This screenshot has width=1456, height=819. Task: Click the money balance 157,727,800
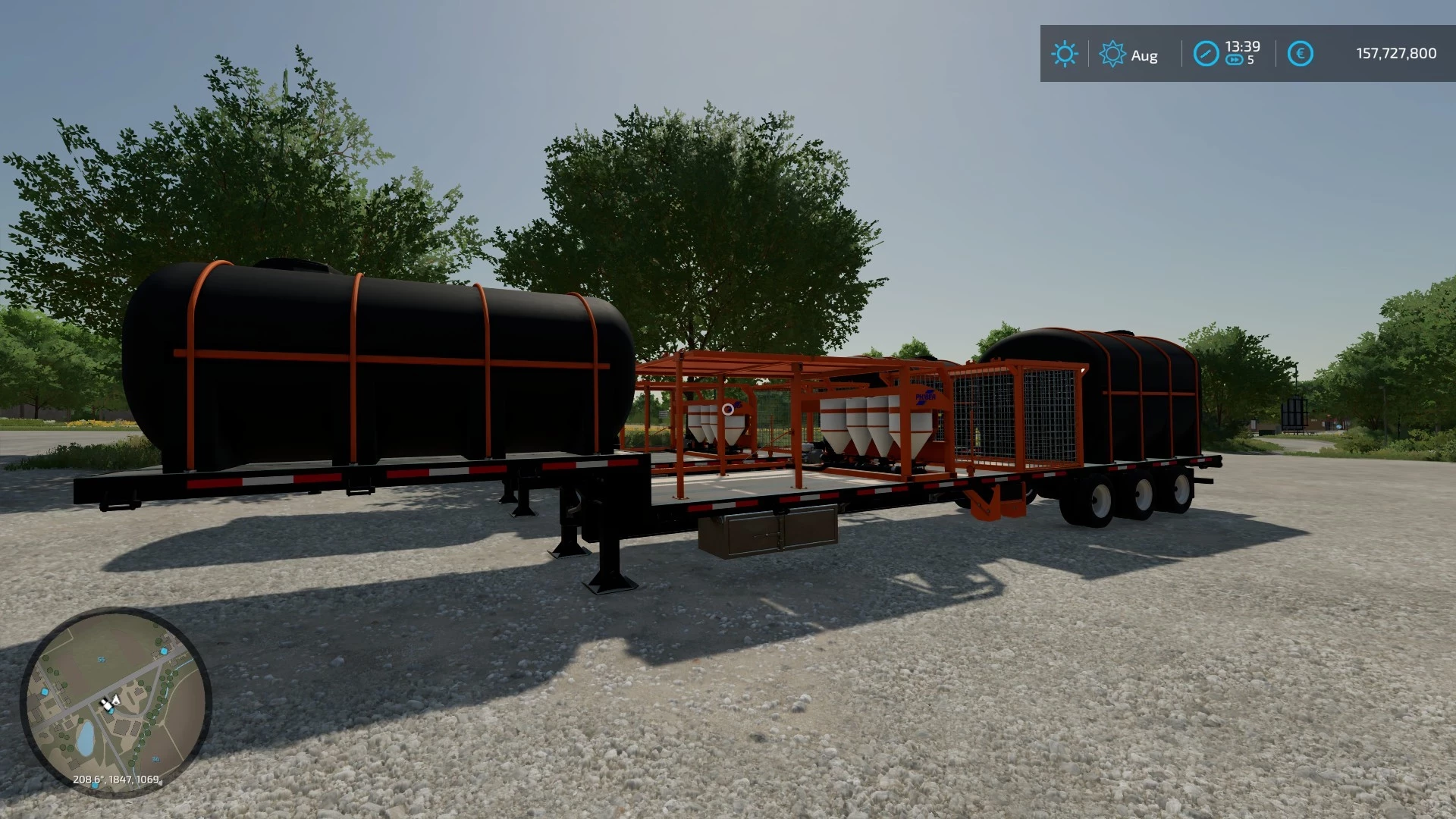pos(1396,52)
